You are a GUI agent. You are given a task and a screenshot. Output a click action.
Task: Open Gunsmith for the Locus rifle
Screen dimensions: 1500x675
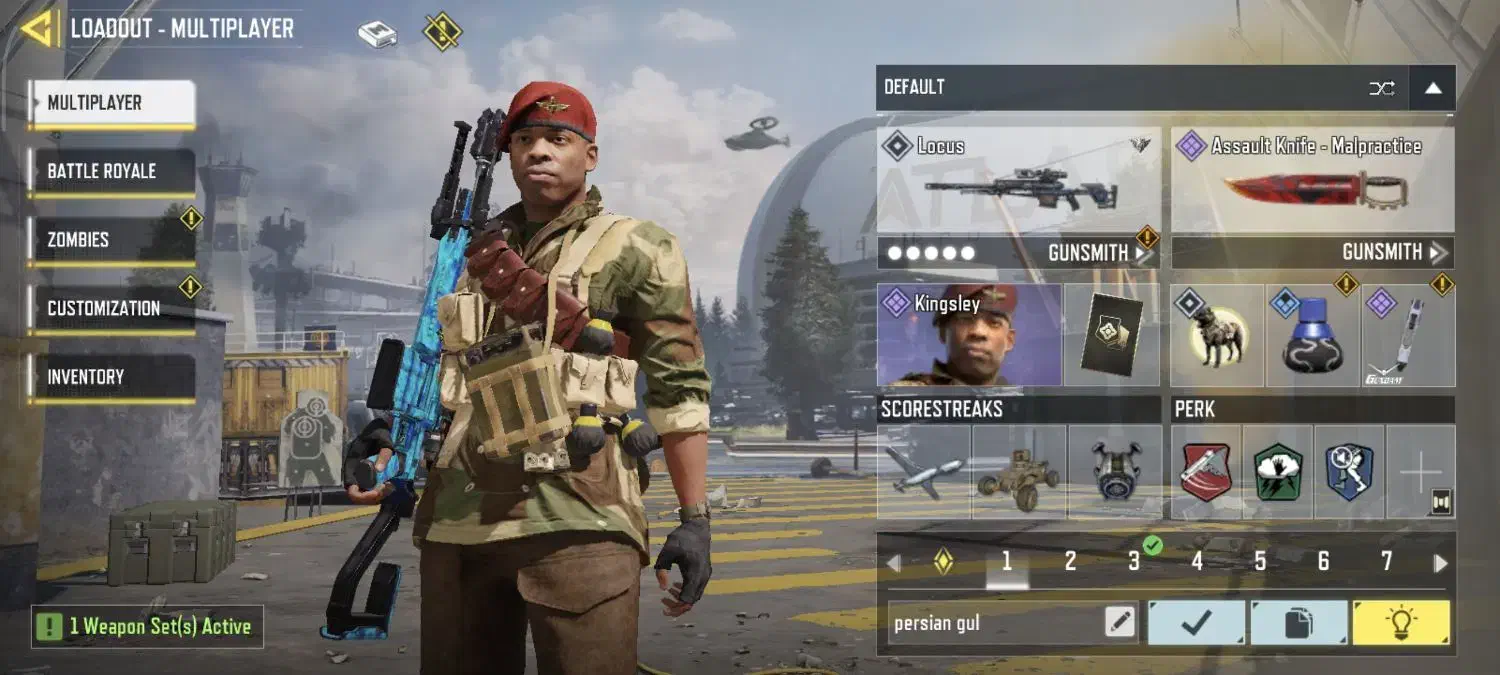1097,253
